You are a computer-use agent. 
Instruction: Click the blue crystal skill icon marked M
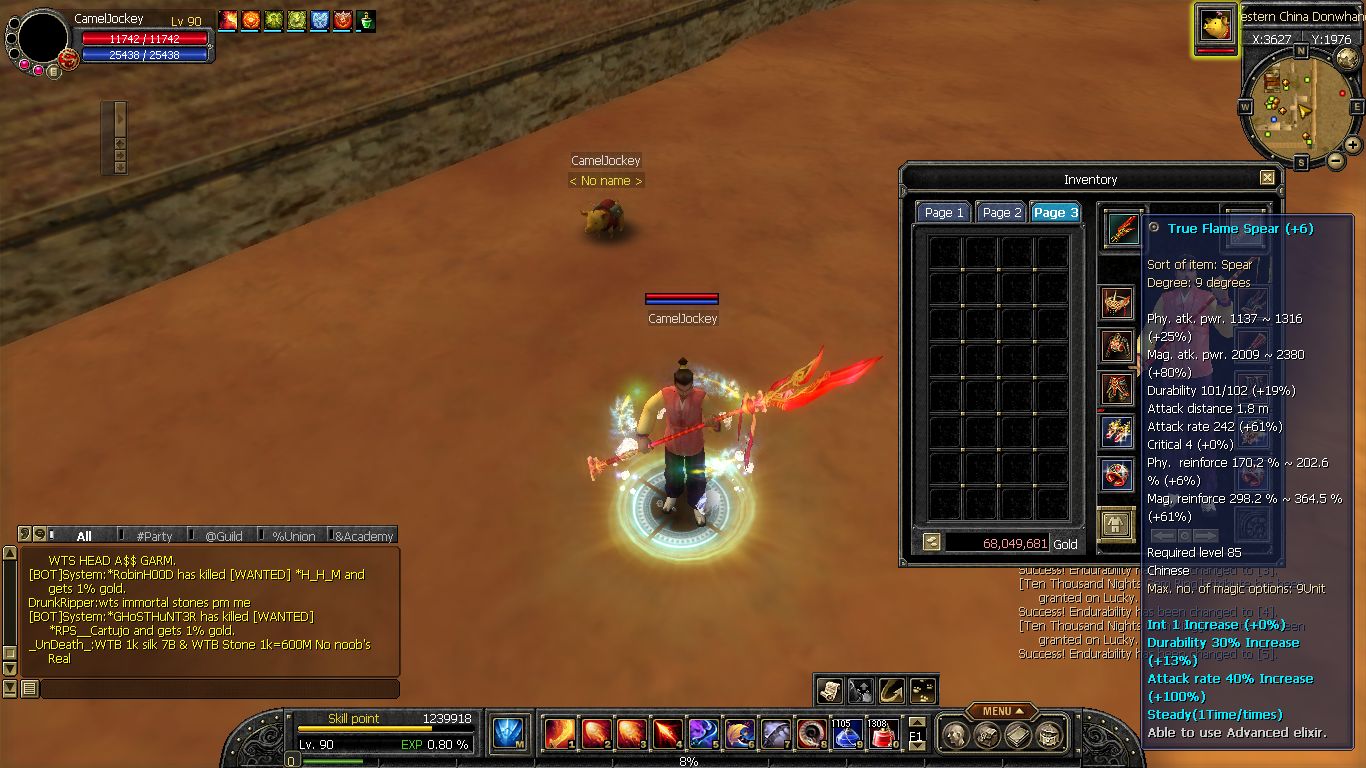coord(510,734)
